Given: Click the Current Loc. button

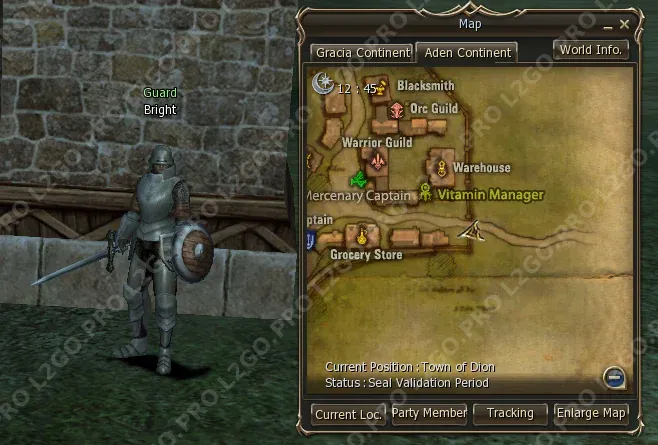Looking at the screenshot, I should coord(349,413).
